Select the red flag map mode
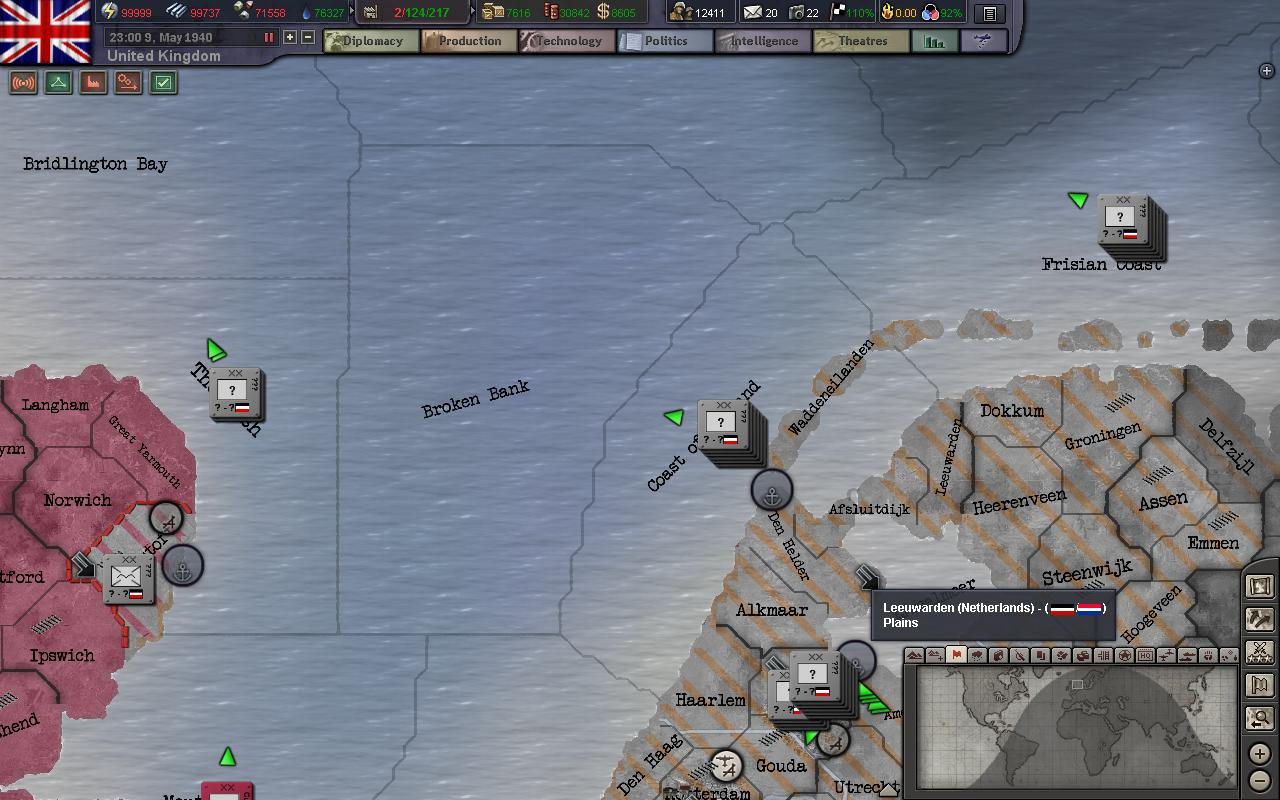 pyautogui.click(x=956, y=655)
